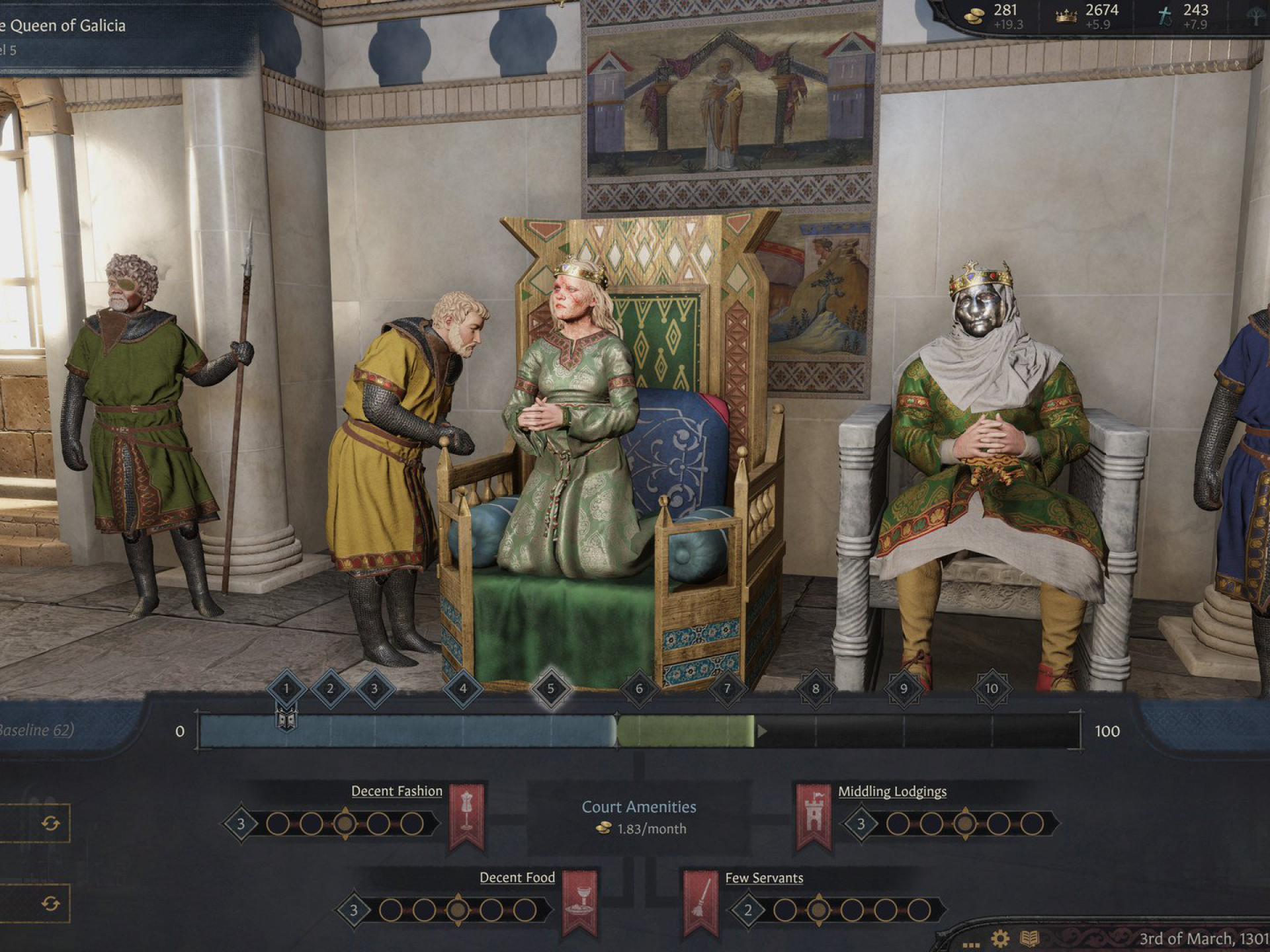Open the Decent Fashion amenity link
Viewport: 1270px width, 952px height.
(x=396, y=791)
